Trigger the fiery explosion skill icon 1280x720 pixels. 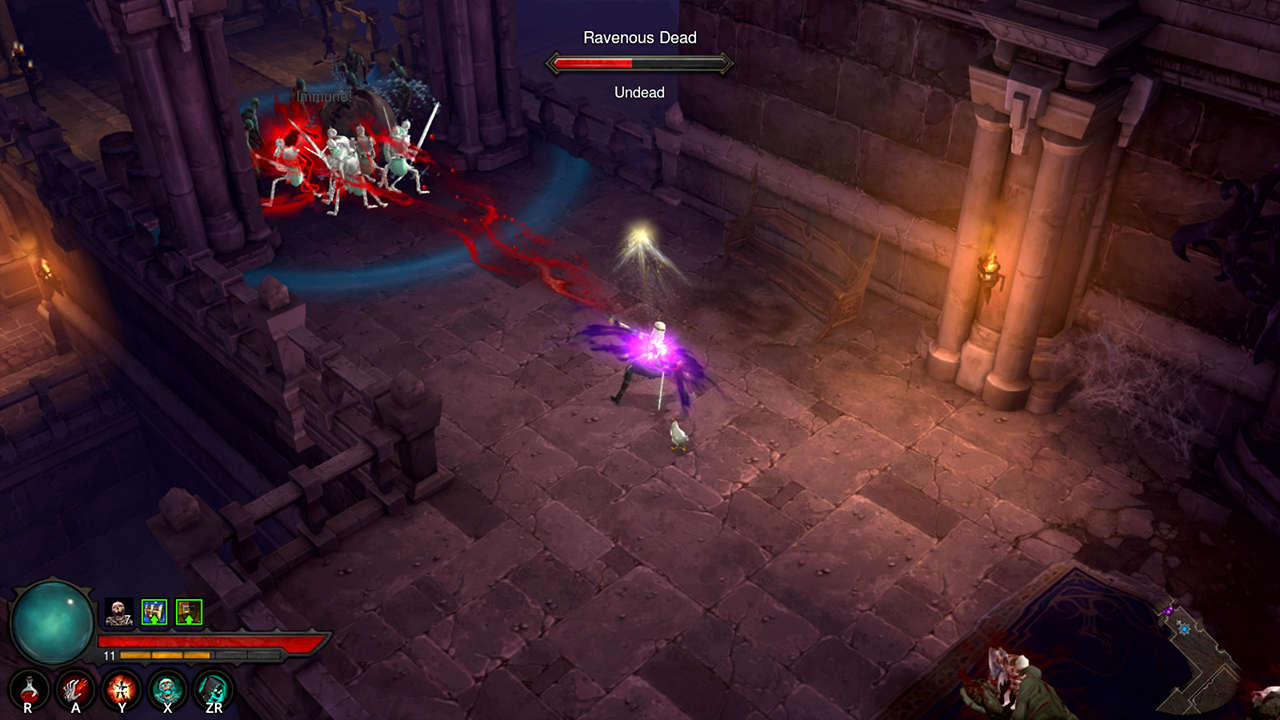pyautogui.click(x=121, y=688)
